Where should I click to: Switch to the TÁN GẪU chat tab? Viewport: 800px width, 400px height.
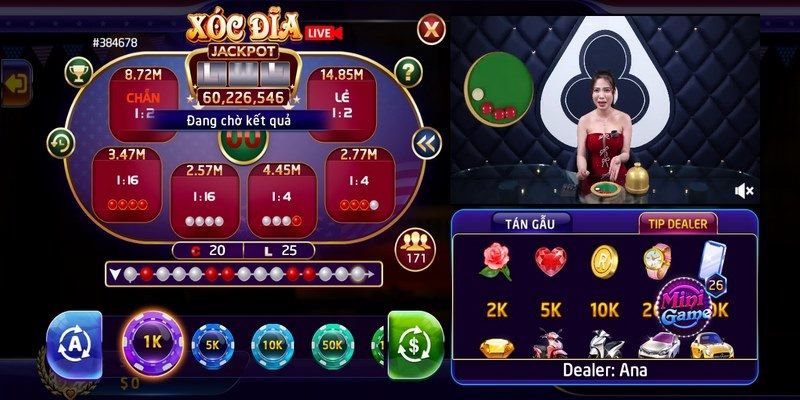point(530,222)
